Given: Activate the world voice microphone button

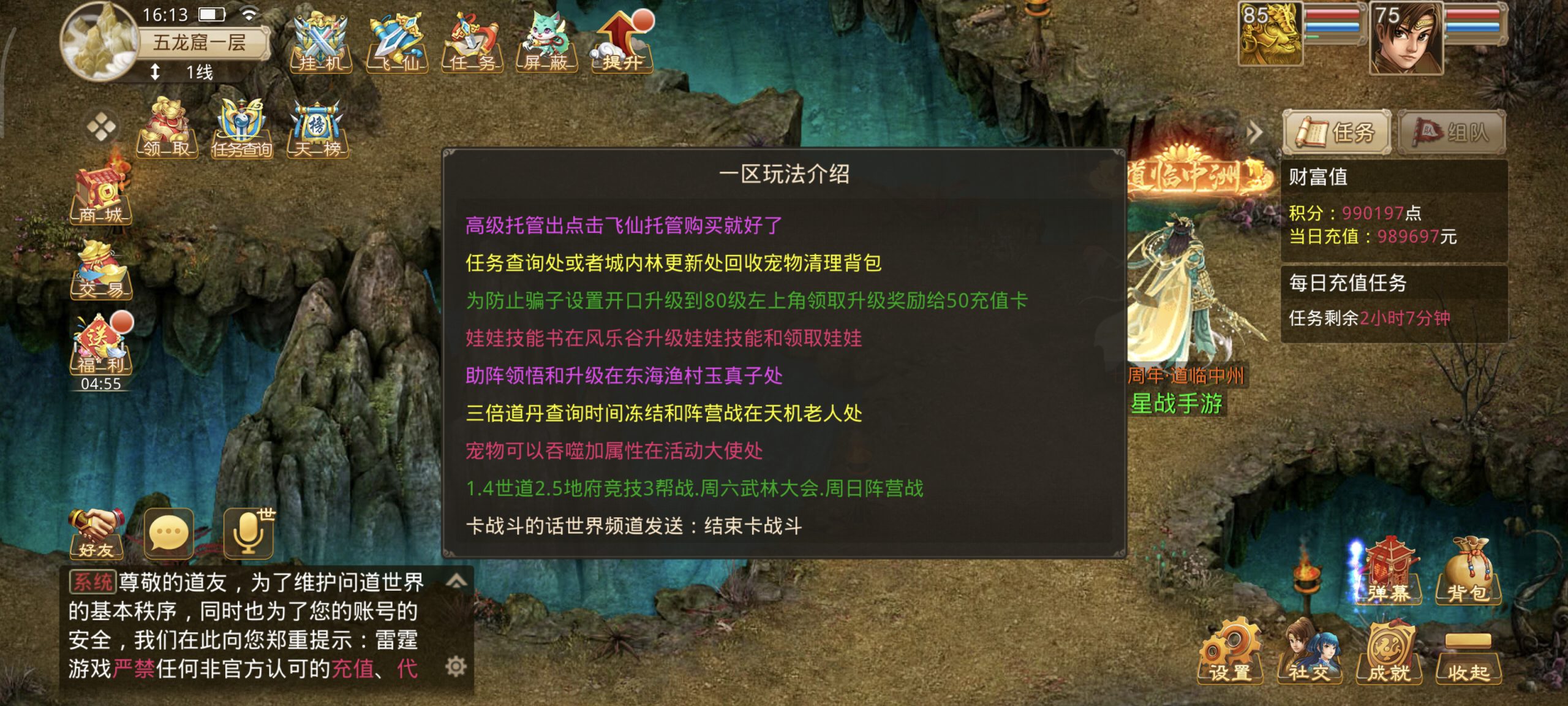Looking at the screenshot, I should (x=249, y=533).
